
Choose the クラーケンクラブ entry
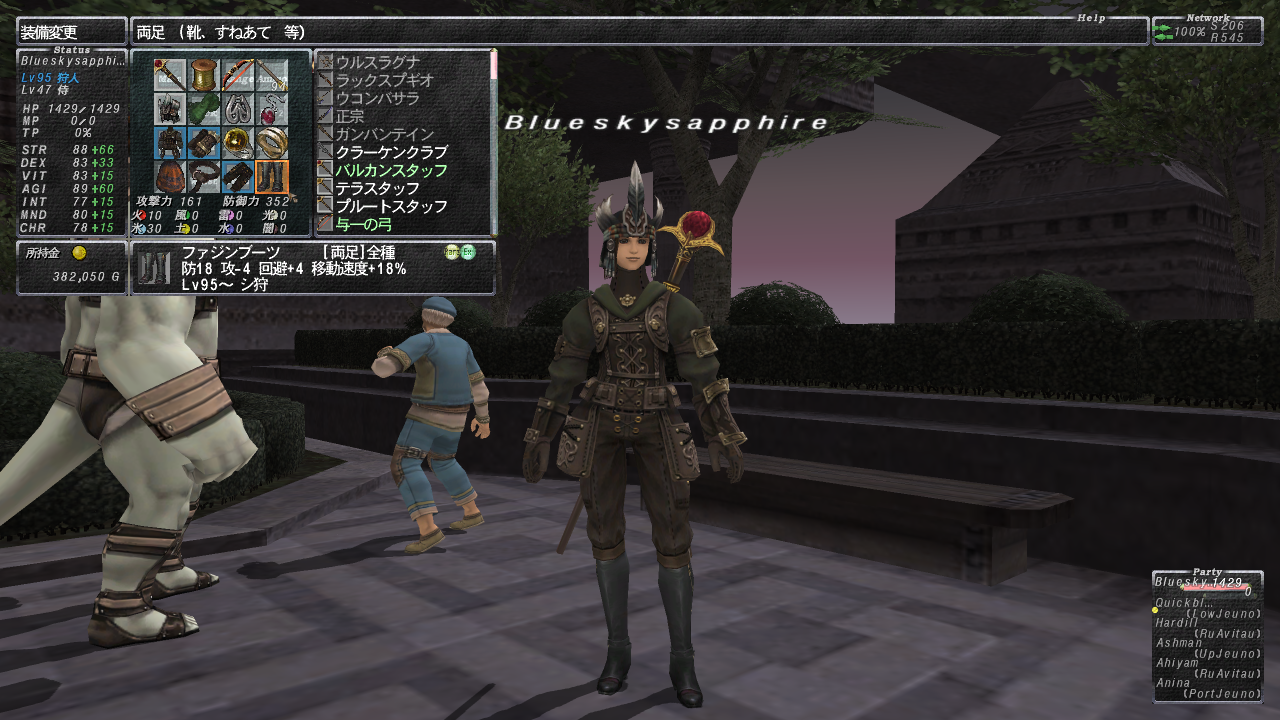[x=391, y=152]
